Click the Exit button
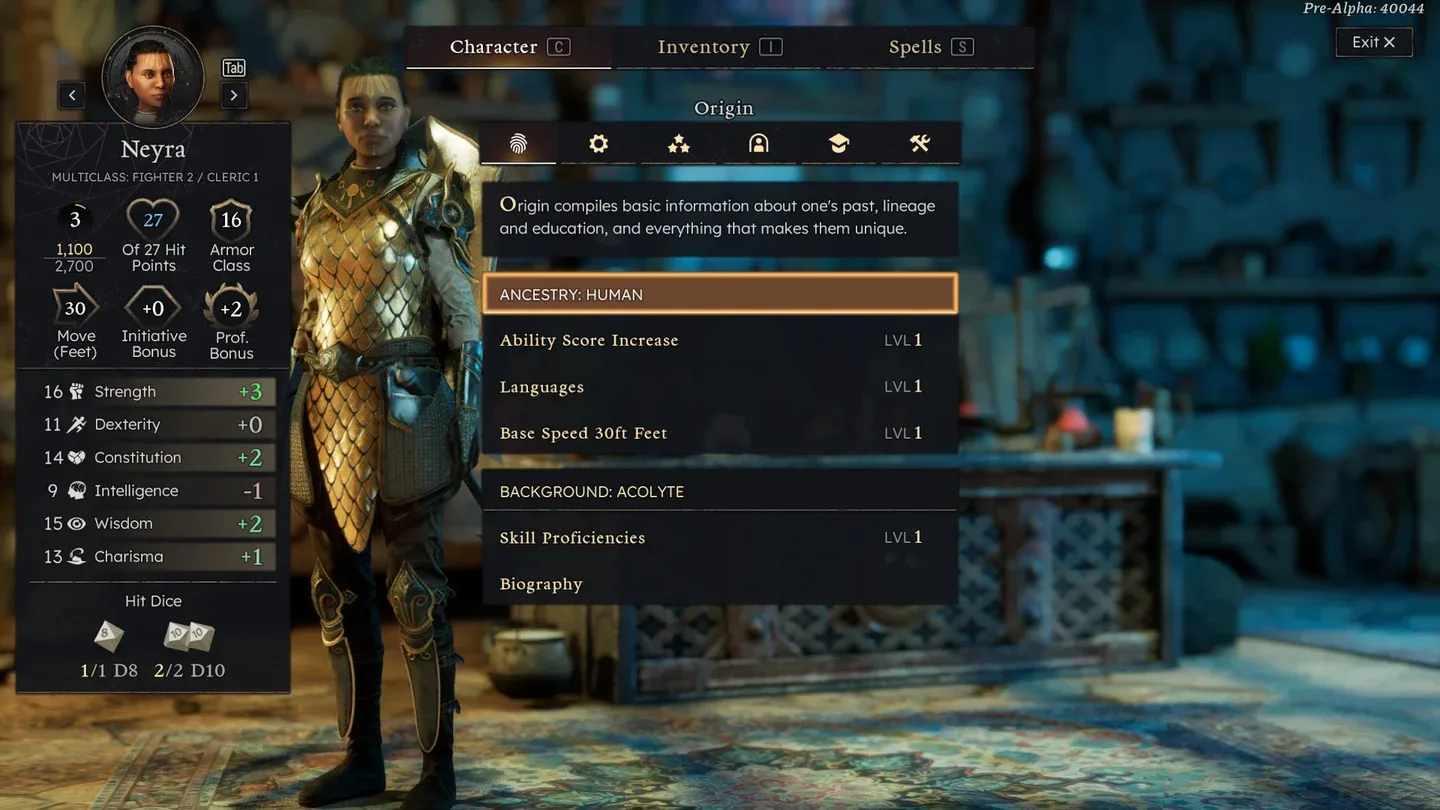Screen dimensions: 1440x810 (x=1374, y=41)
